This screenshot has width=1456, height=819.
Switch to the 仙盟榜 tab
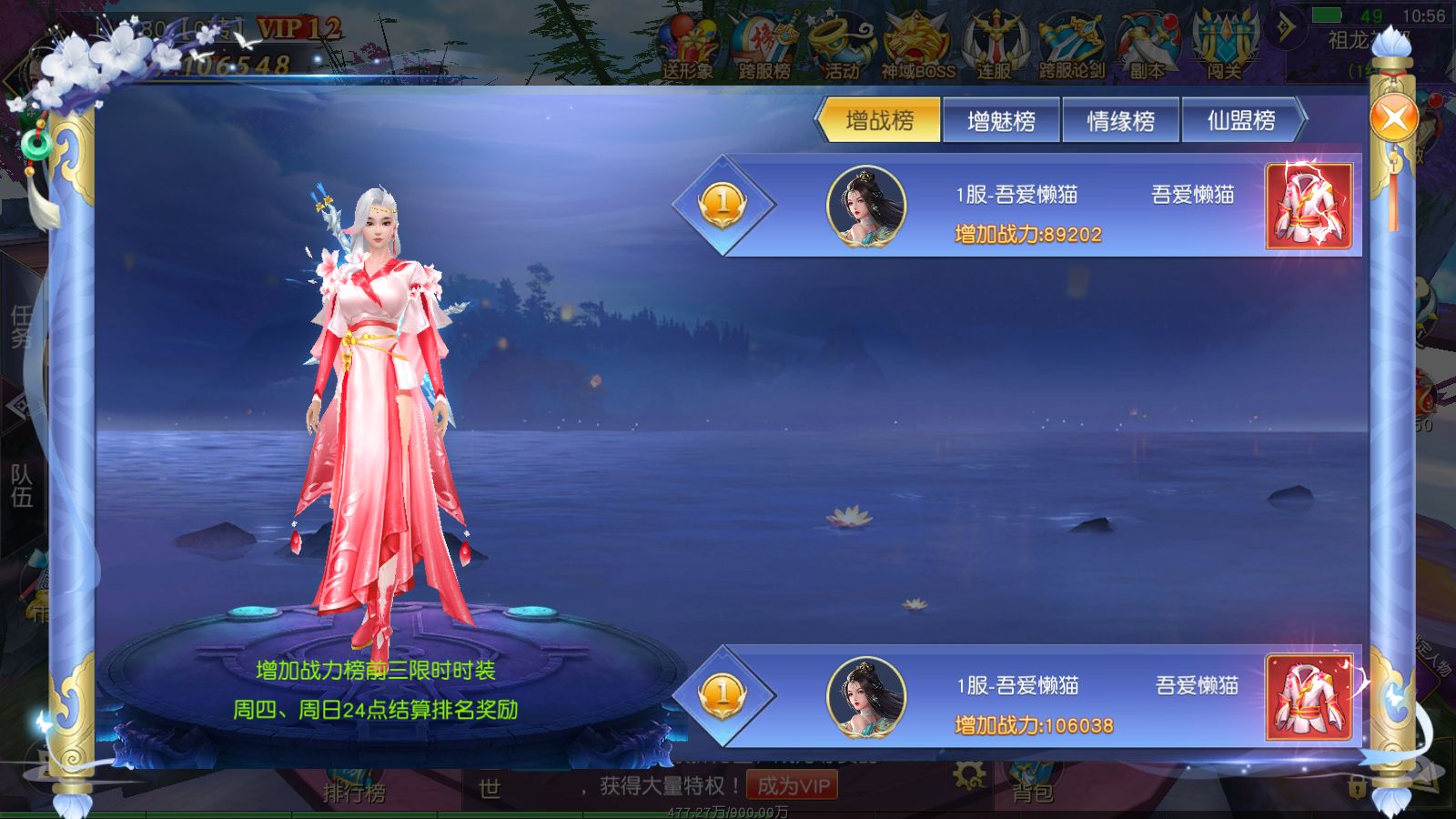click(1243, 119)
